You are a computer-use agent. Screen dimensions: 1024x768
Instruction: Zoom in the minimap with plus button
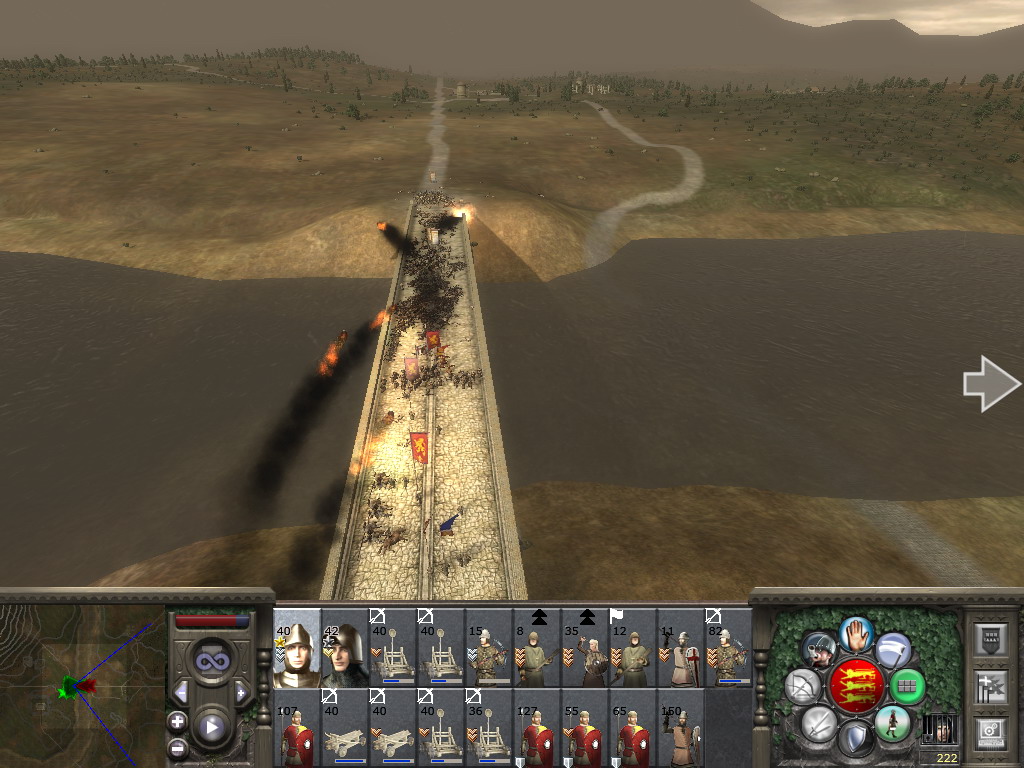(177, 721)
